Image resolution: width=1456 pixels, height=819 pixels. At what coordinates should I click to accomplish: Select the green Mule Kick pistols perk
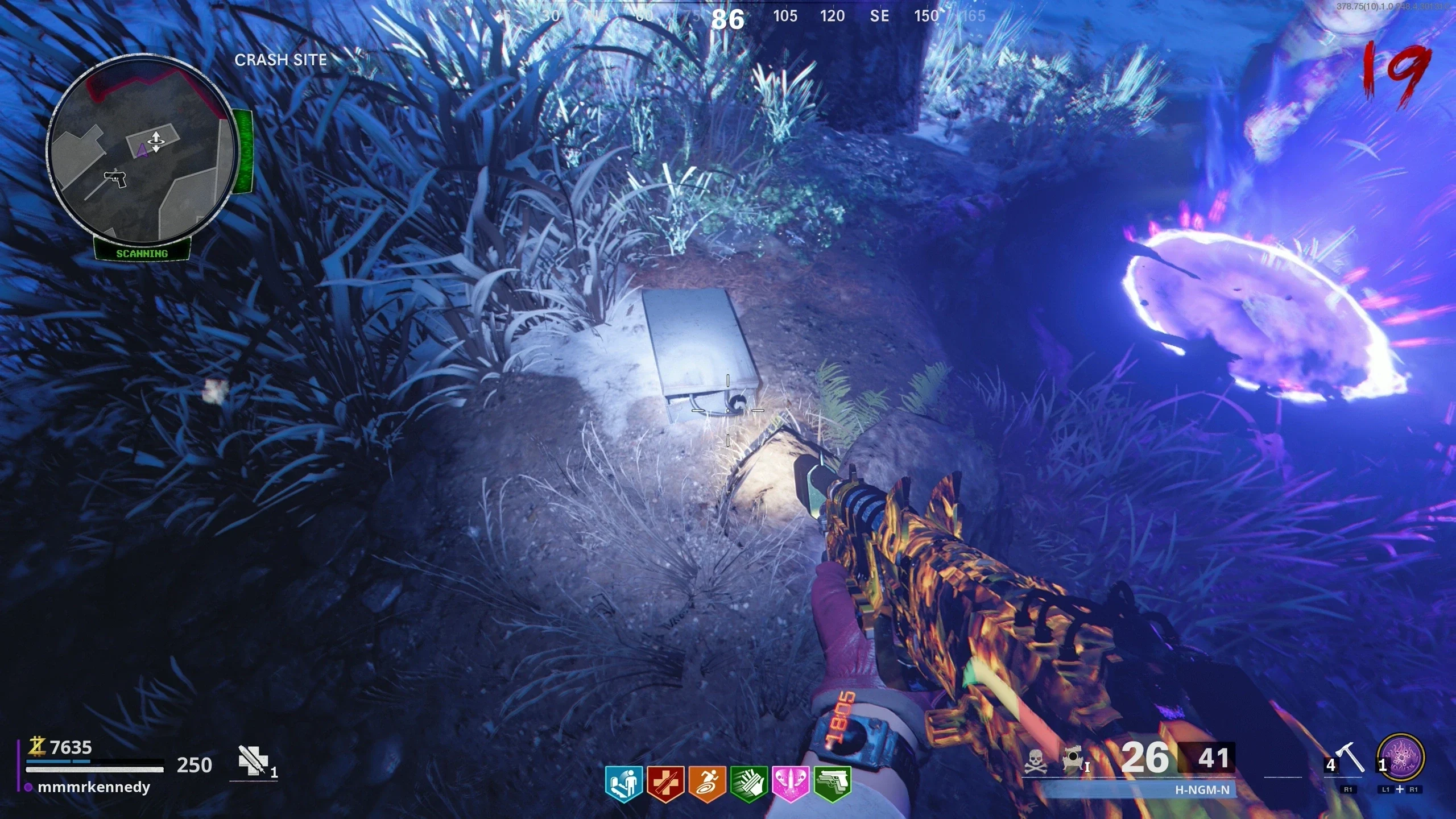coord(833,784)
